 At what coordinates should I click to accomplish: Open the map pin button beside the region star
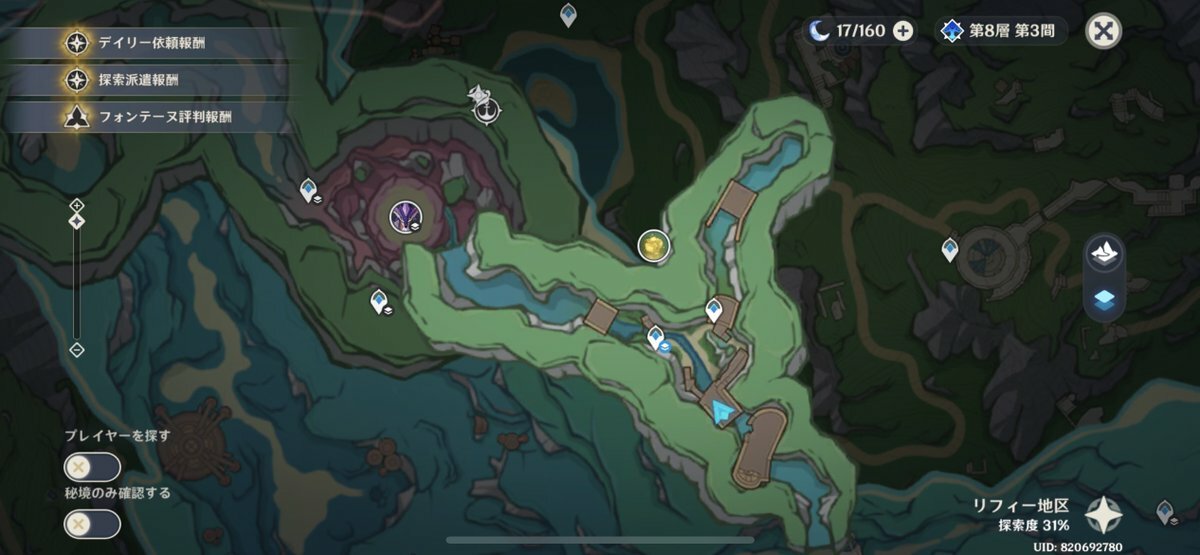[x=1165, y=512]
